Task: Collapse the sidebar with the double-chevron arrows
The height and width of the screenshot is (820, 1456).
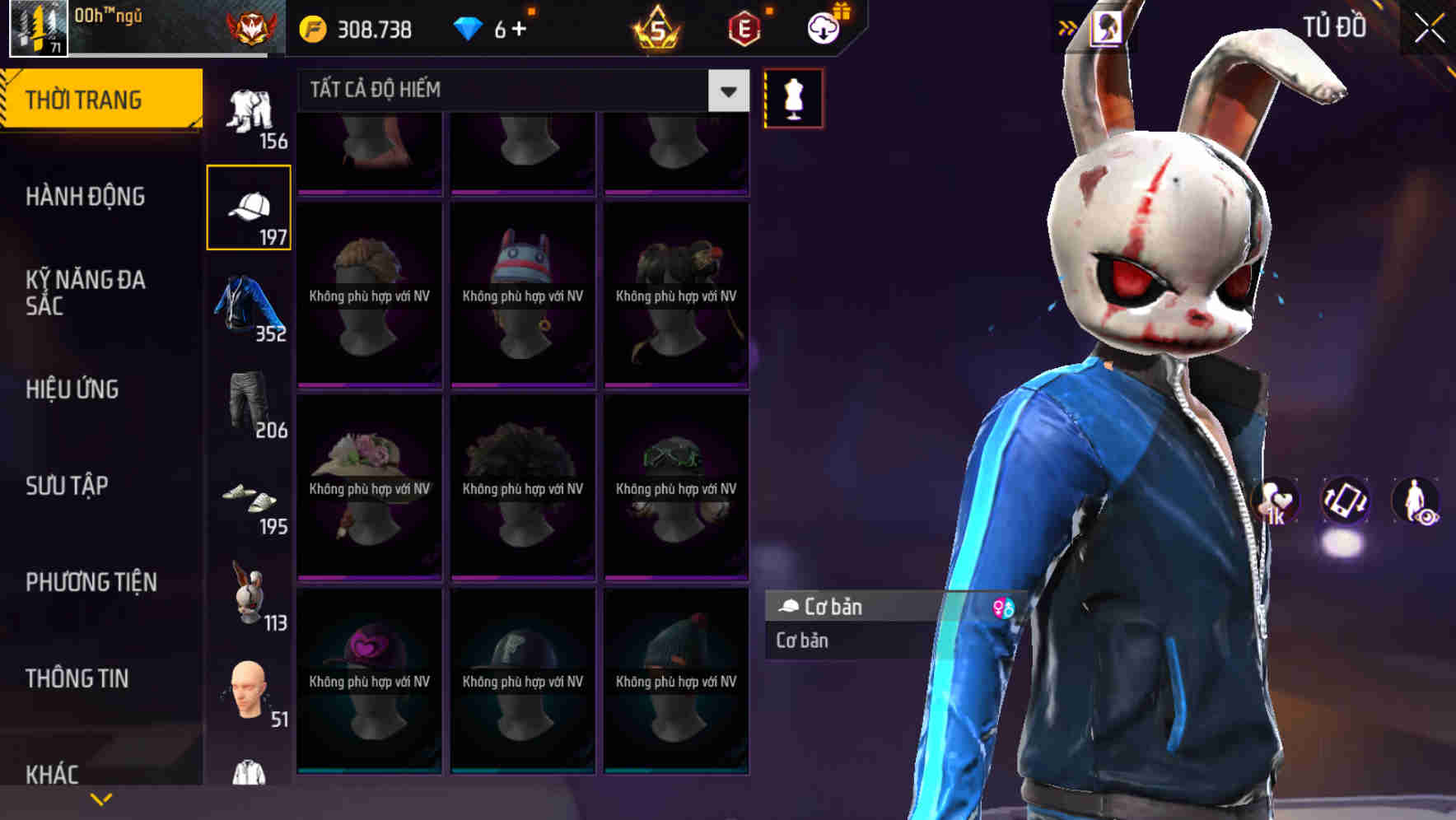Action: click(x=1067, y=26)
